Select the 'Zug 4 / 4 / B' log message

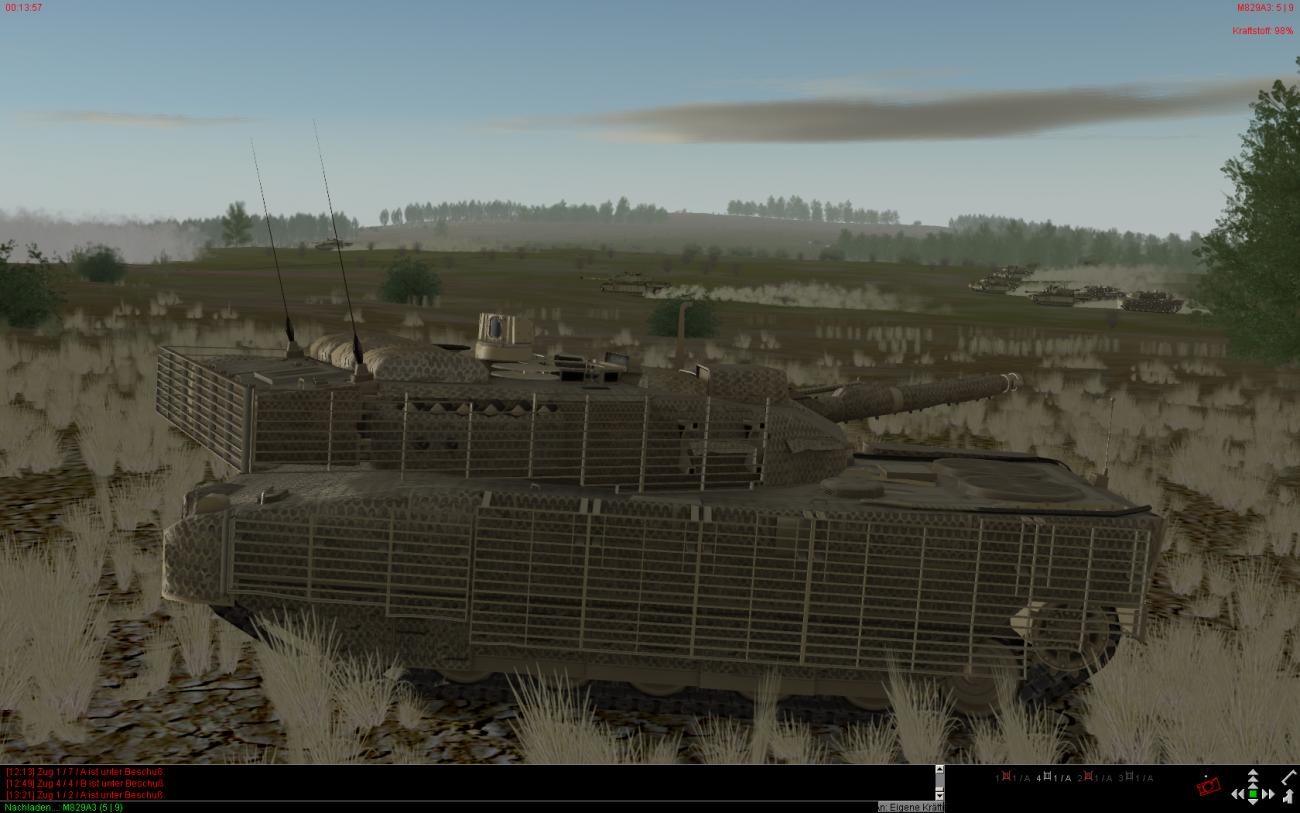[x=85, y=783]
